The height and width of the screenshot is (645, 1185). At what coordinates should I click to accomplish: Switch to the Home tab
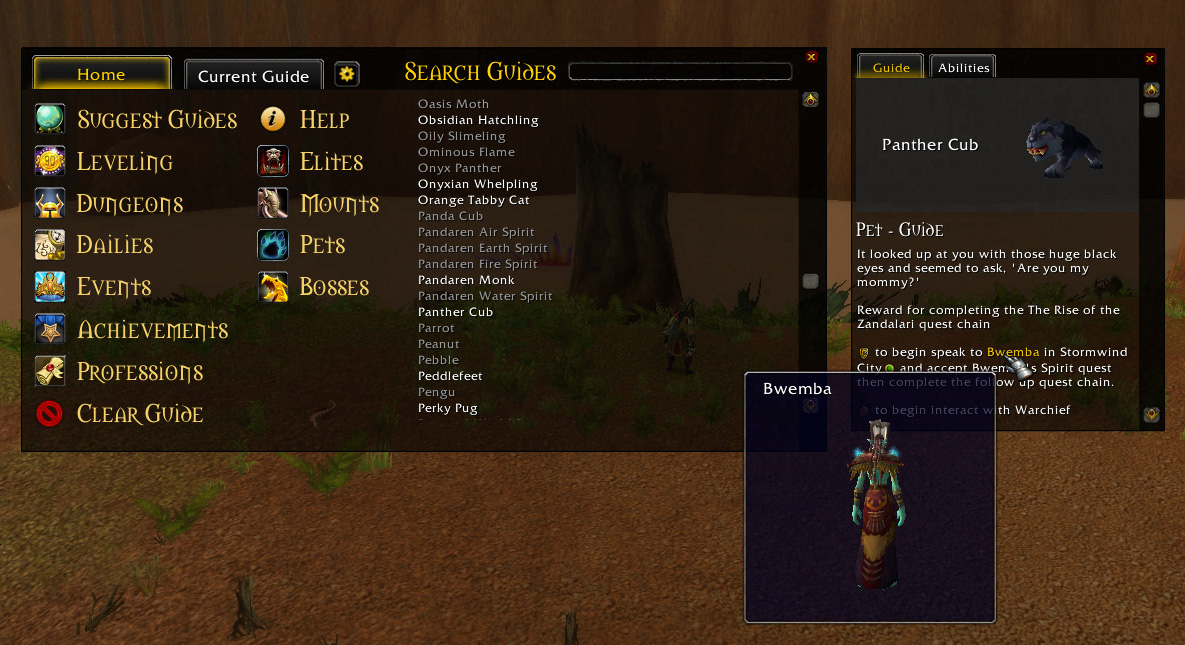[x=101, y=74]
